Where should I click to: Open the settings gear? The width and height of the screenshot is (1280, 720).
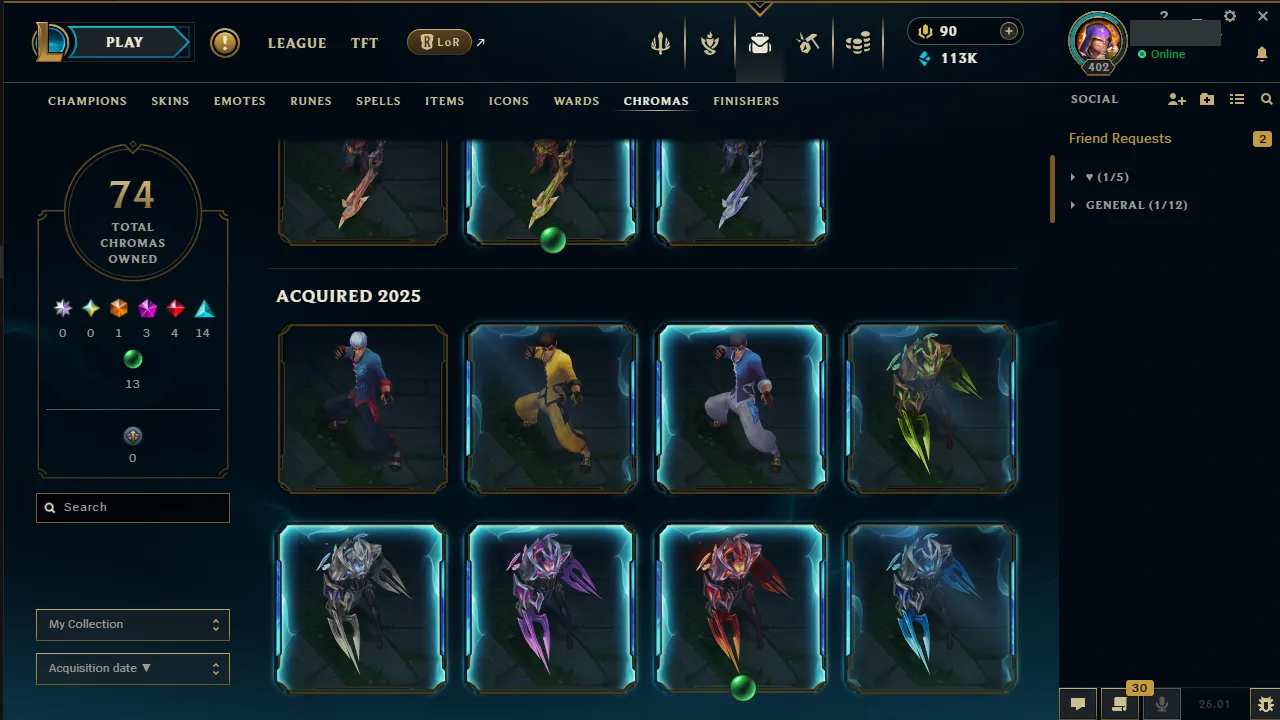tap(1229, 16)
